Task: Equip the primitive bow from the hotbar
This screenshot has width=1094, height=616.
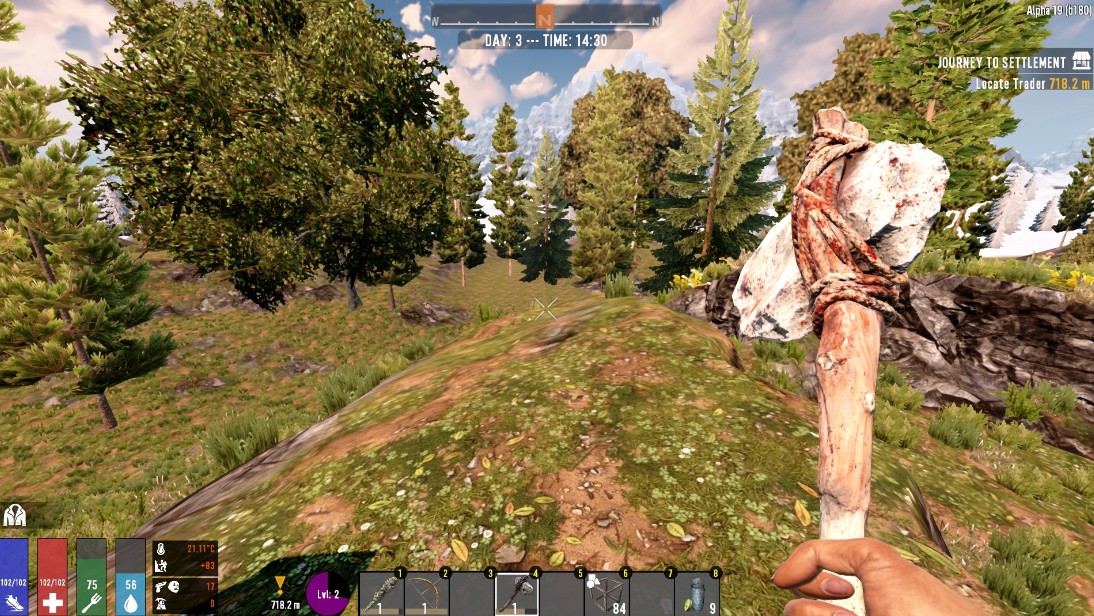Action: click(x=426, y=594)
